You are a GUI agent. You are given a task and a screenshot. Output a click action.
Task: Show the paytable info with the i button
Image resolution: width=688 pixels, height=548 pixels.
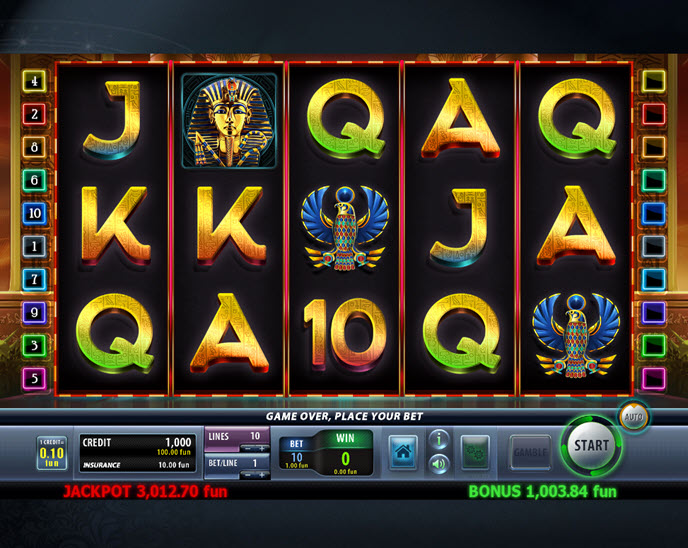point(438,439)
